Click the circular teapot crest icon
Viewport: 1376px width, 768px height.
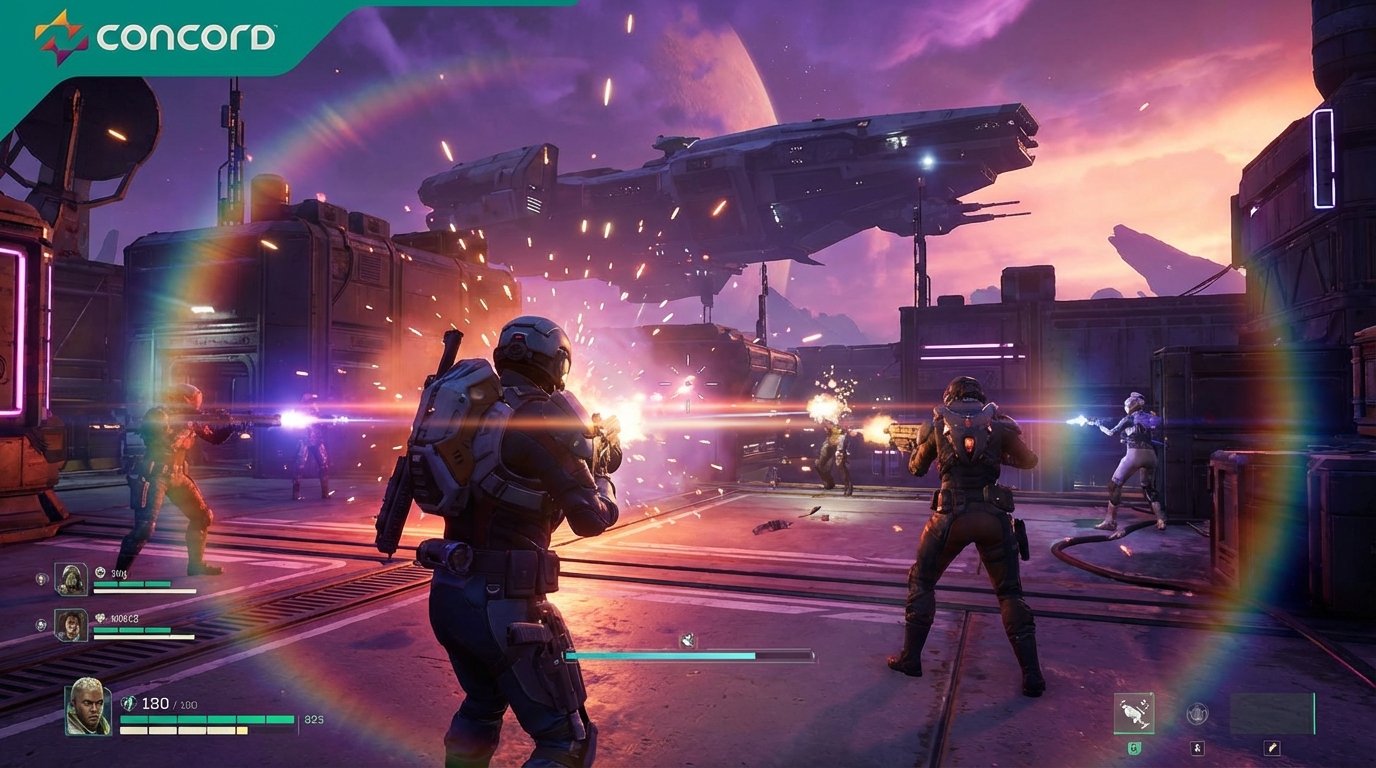click(1197, 713)
